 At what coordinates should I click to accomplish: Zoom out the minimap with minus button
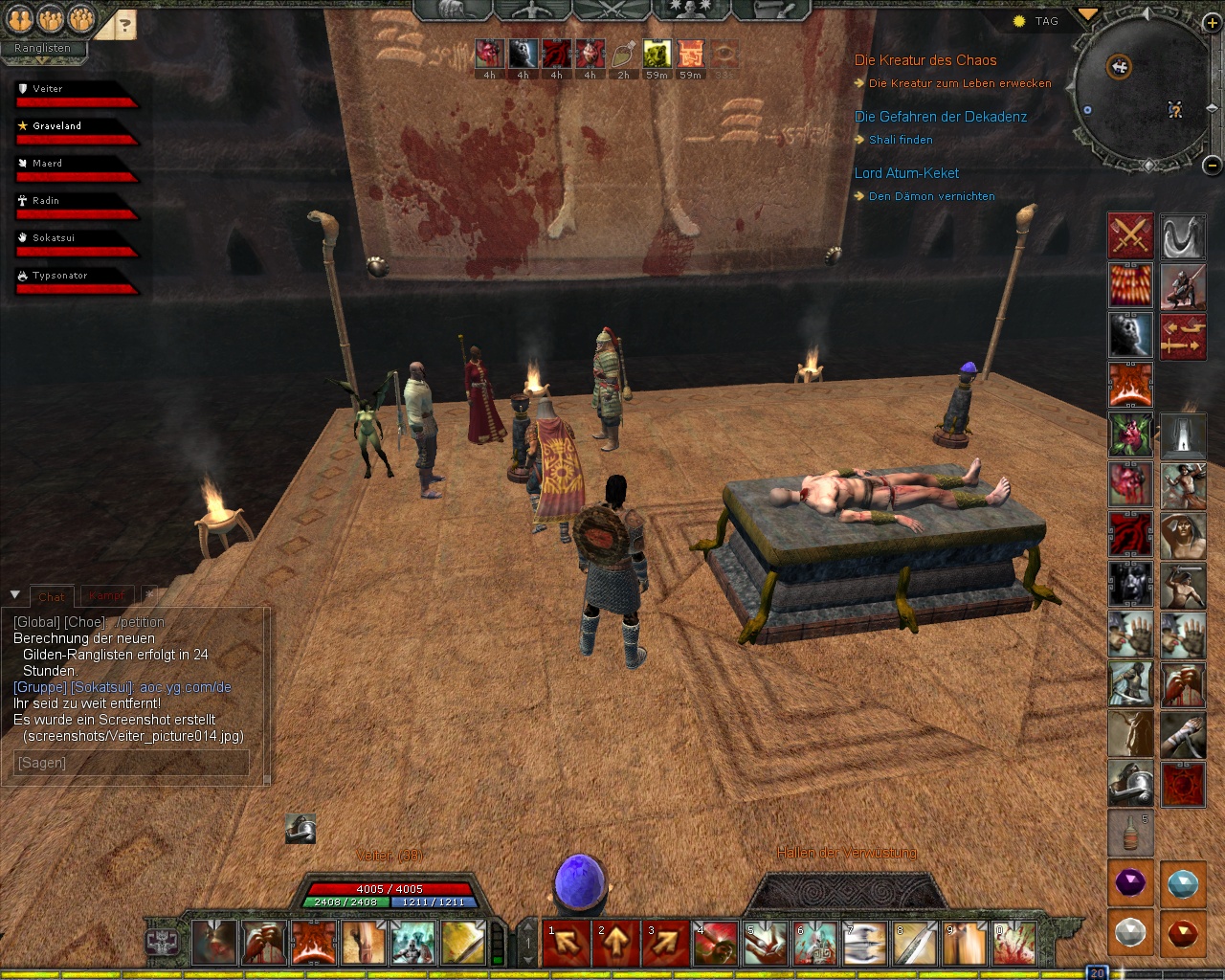1212,165
